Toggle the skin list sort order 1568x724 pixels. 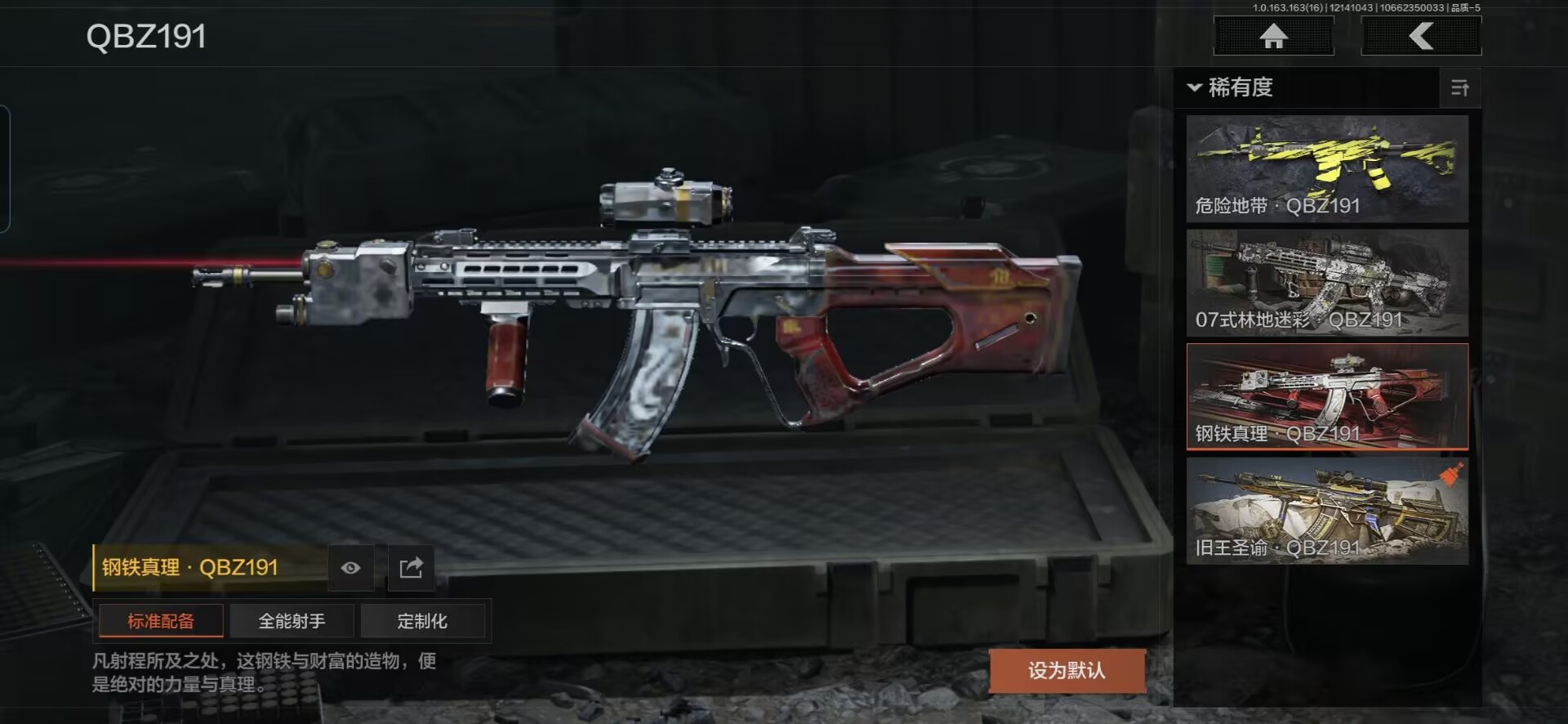(x=1460, y=88)
